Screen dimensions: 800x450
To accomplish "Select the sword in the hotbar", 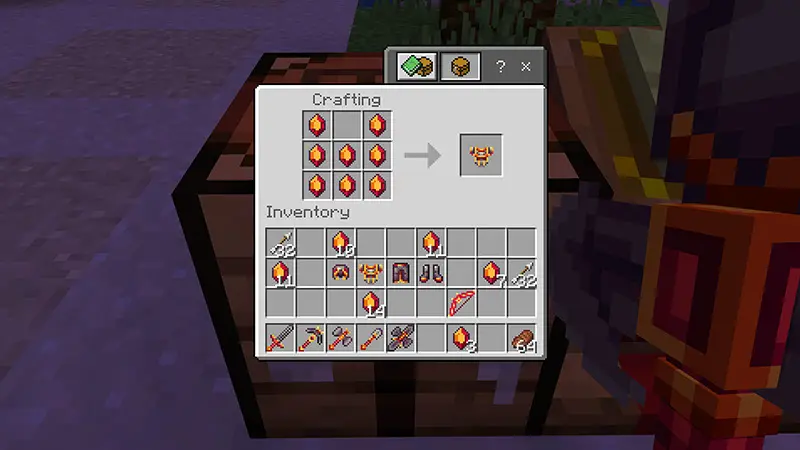I will click(281, 339).
